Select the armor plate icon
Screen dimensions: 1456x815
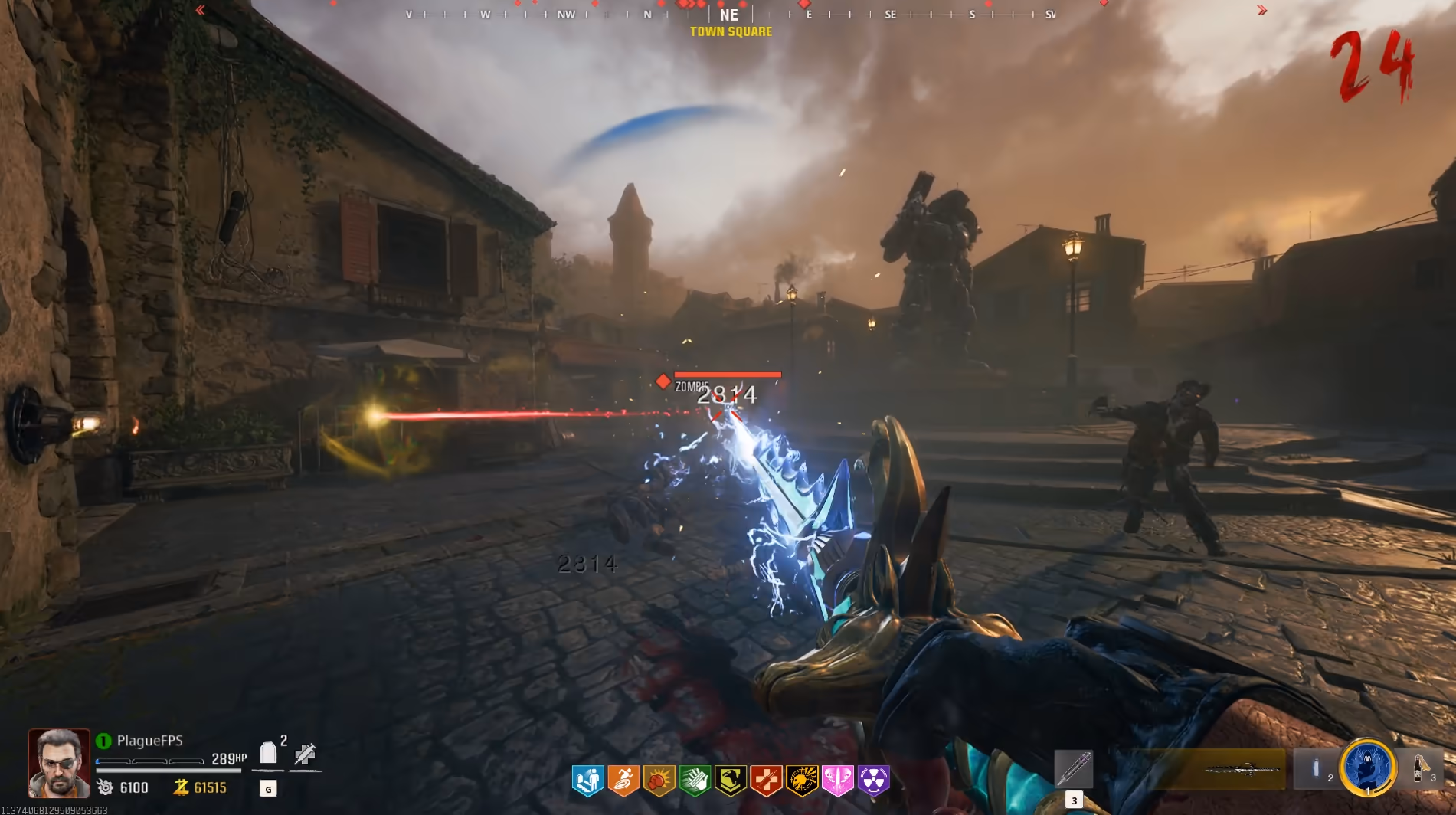pyautogui.click(x=268, y=753)
